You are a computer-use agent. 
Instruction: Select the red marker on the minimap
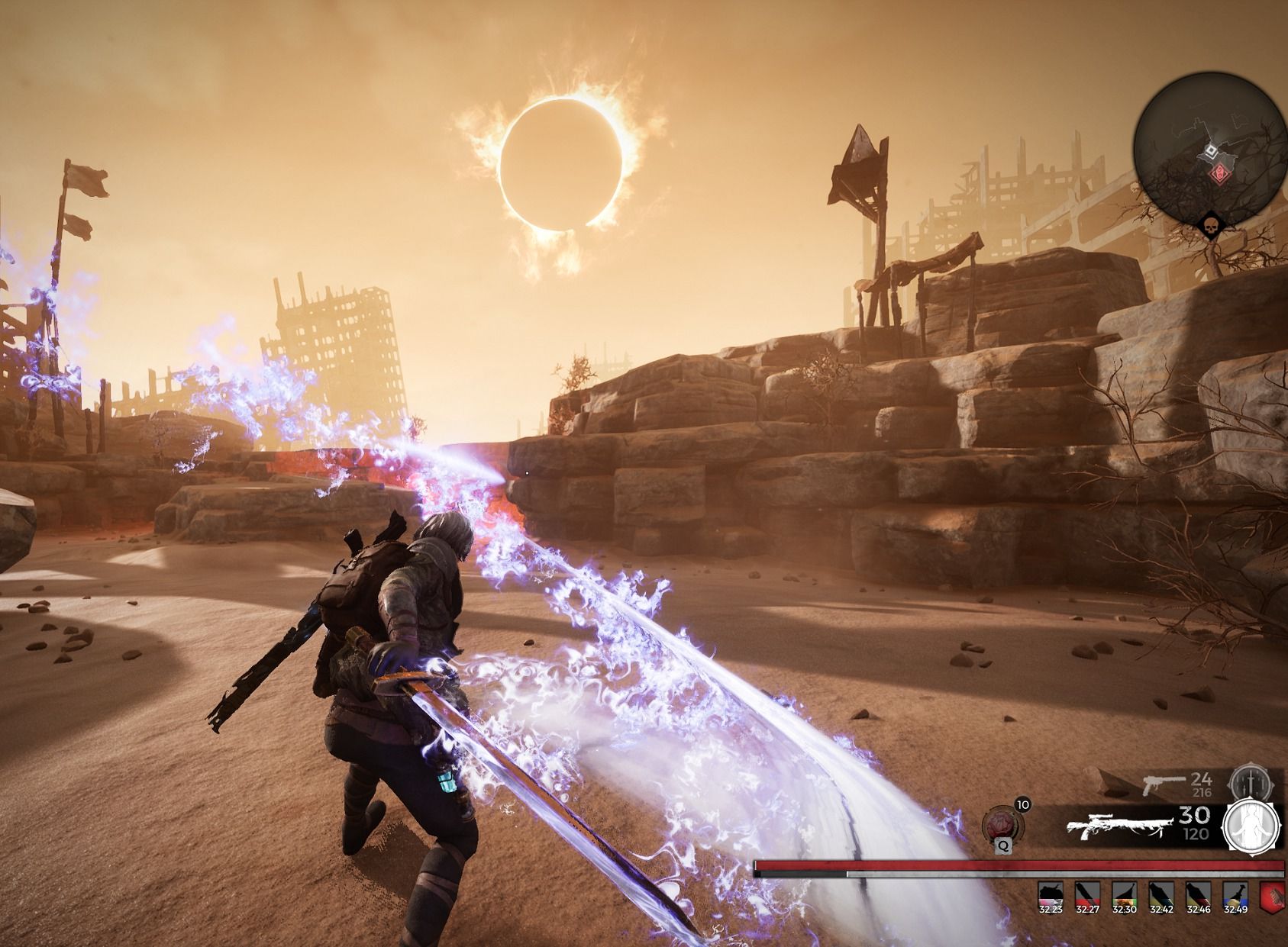coord(1220,173)
